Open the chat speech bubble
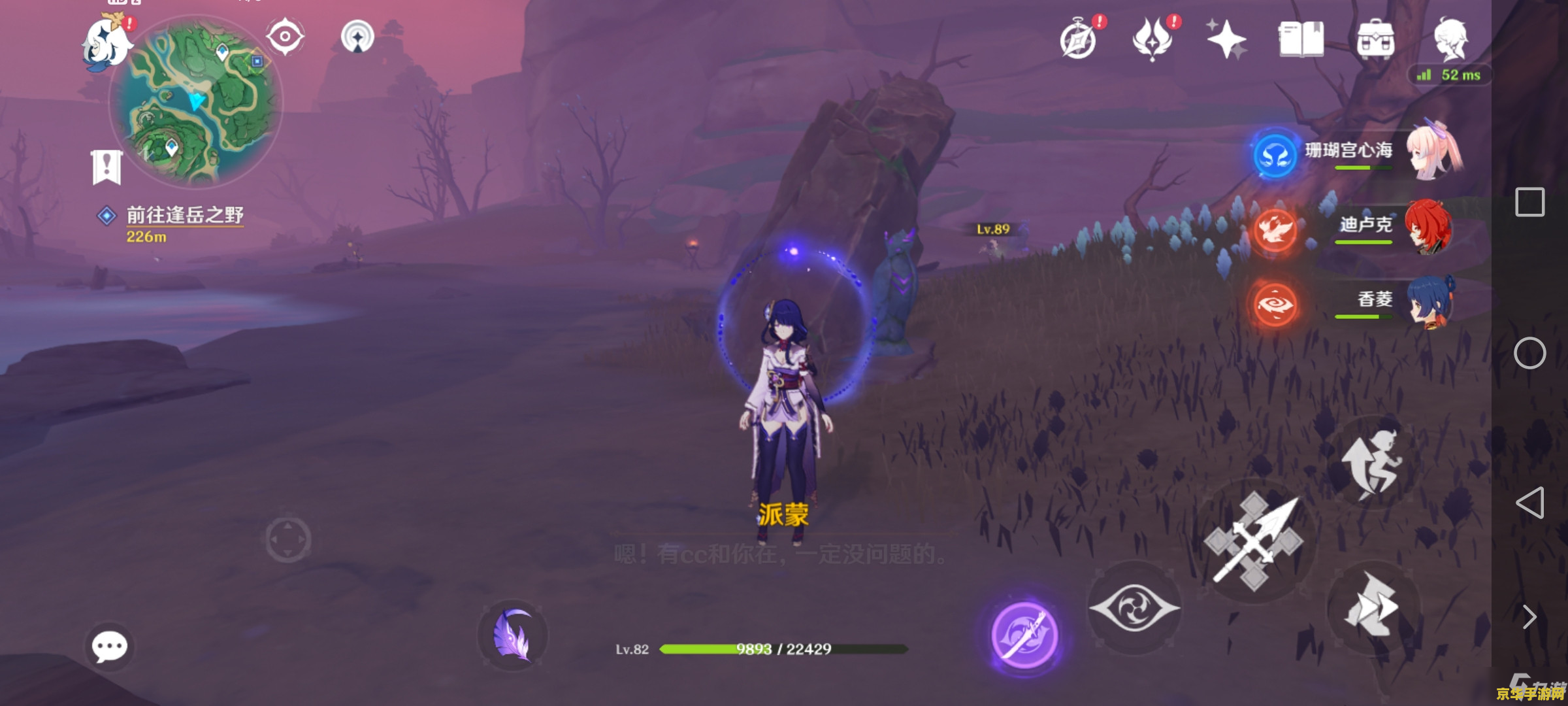This screenshot has width=1568, height=706. [109, 647]
